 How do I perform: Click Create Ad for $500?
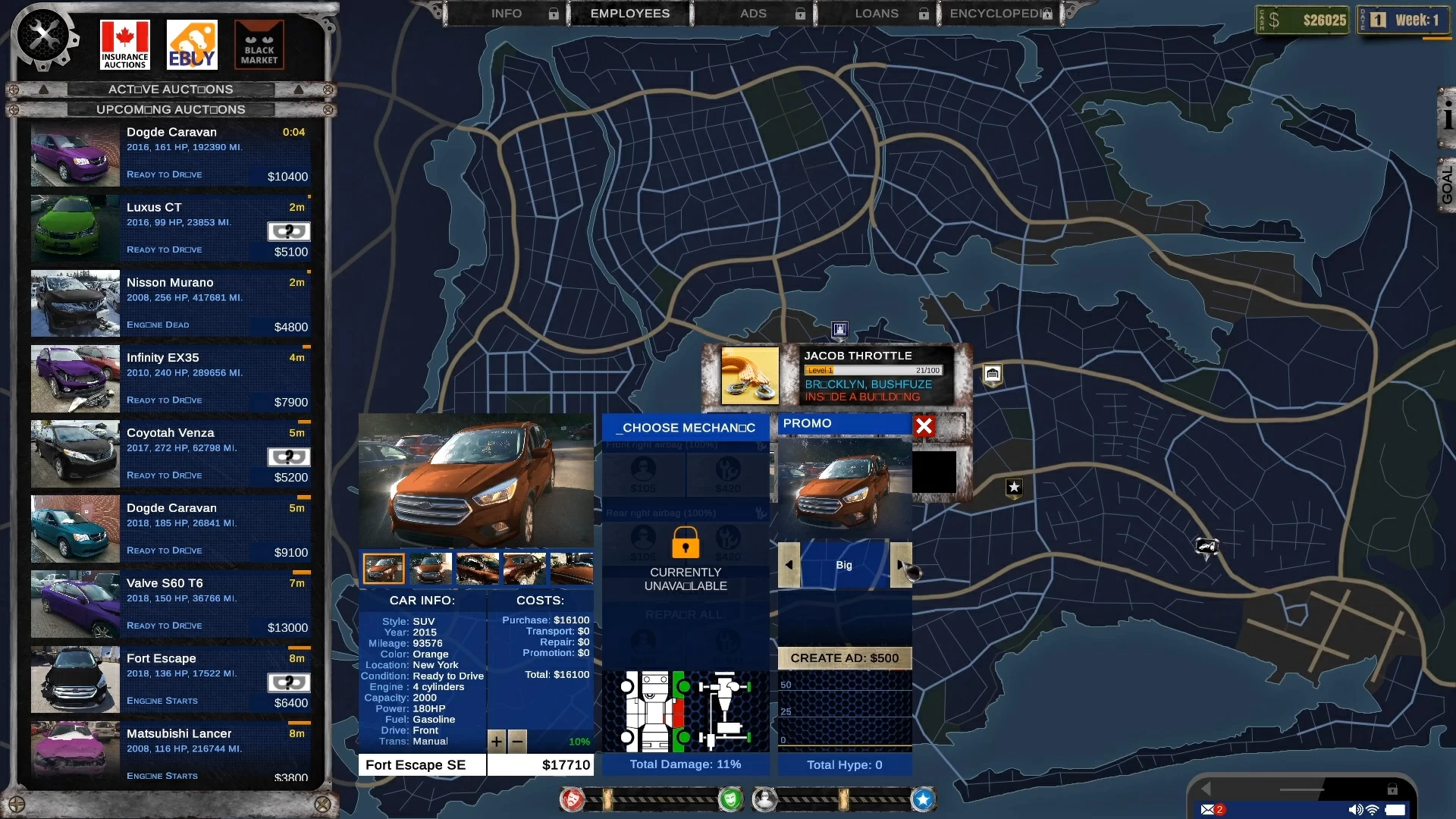844,658
